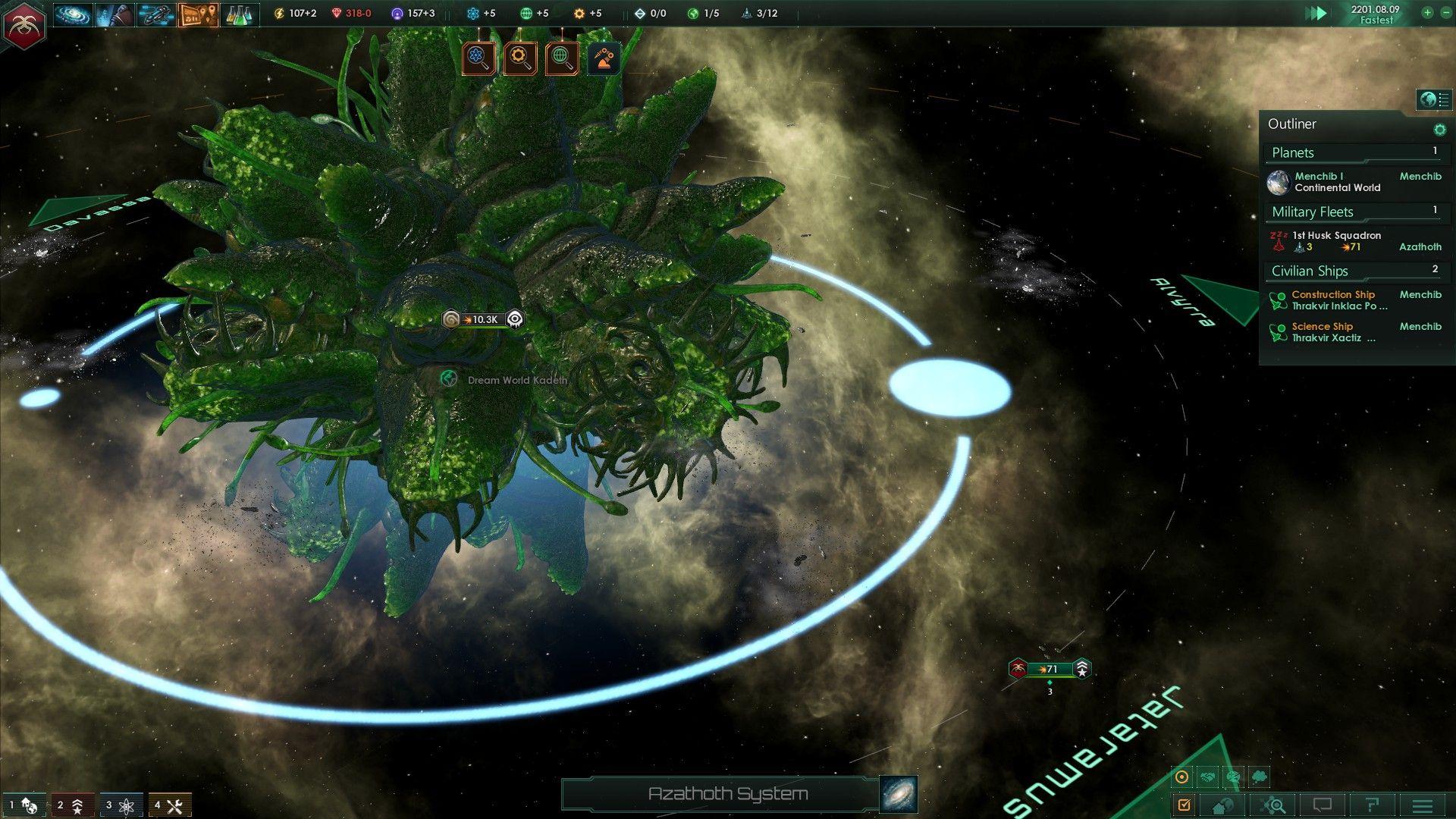Toggle the game speed play arrows
This screenshot has height=819, width=1456.
1316,14
